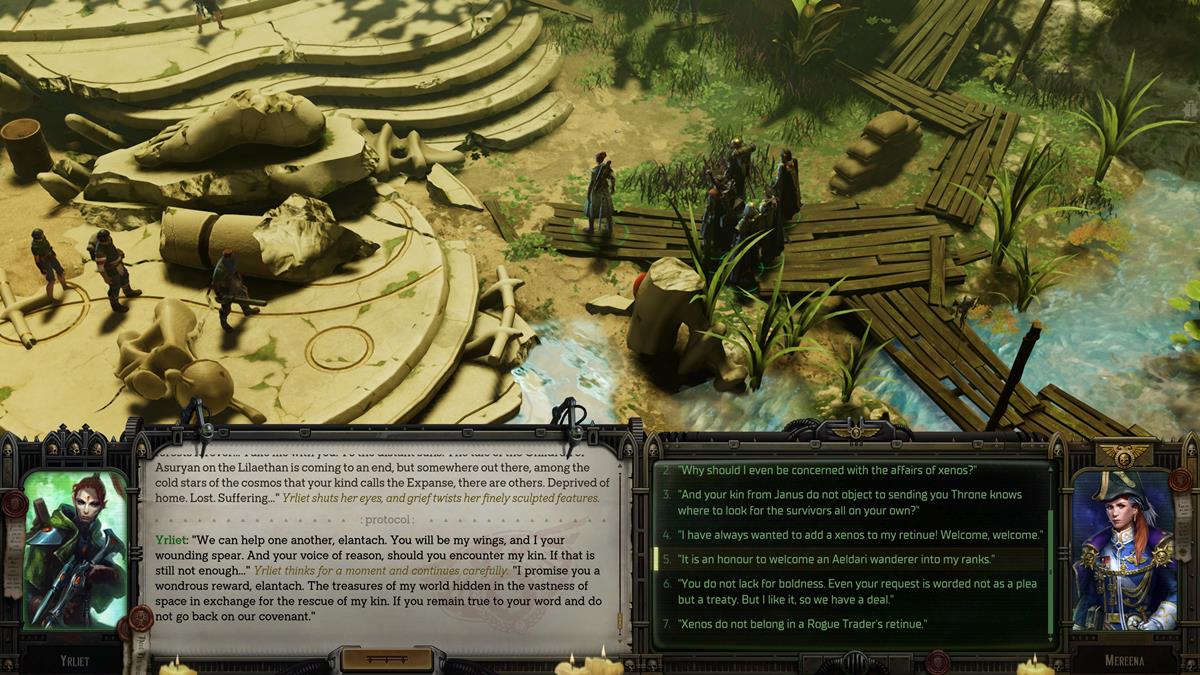
Task: Select the 'honour to welcome an Aeldari' reply
Action: pyautogui.click(x=836, y=559)
